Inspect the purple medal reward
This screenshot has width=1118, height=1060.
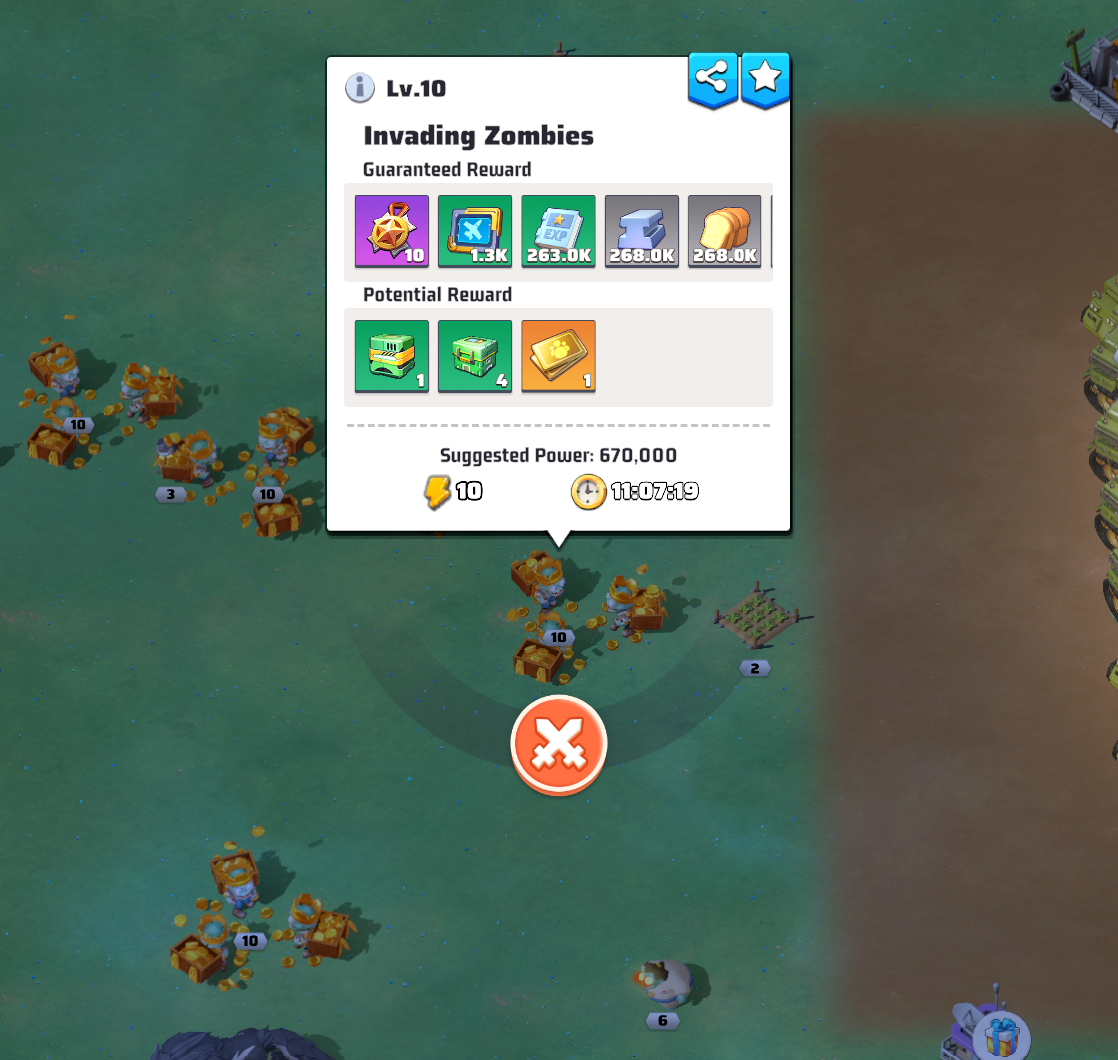point(392,232)
